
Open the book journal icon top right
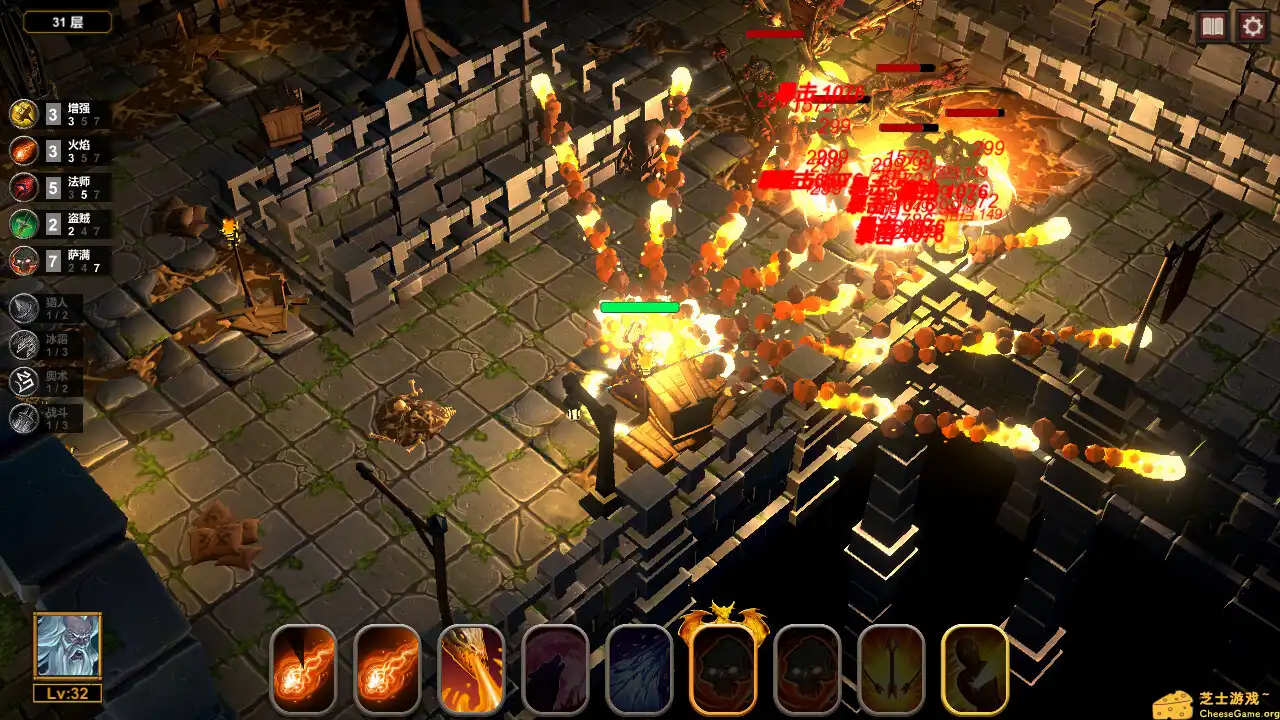click(x=1212, y=26)
